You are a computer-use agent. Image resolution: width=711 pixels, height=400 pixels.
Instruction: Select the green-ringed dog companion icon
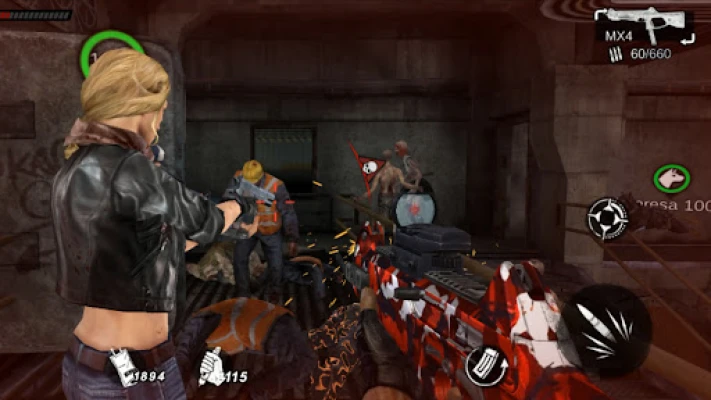[x=671, y=178]
